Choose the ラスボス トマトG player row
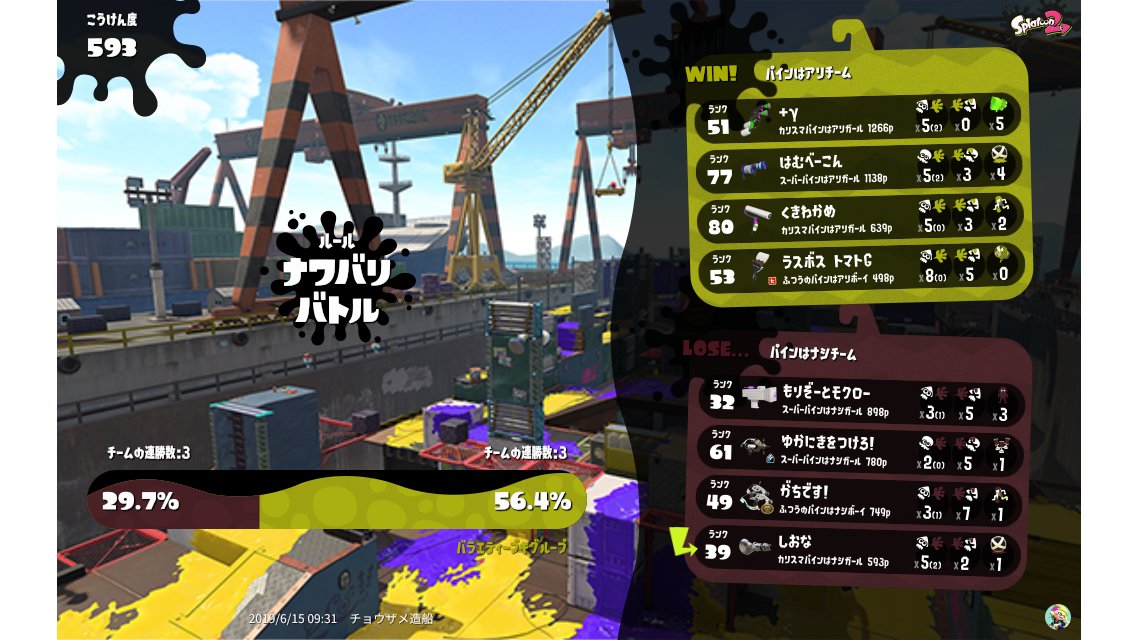This screenshot has width=1138, height=640. pos(858,268)
